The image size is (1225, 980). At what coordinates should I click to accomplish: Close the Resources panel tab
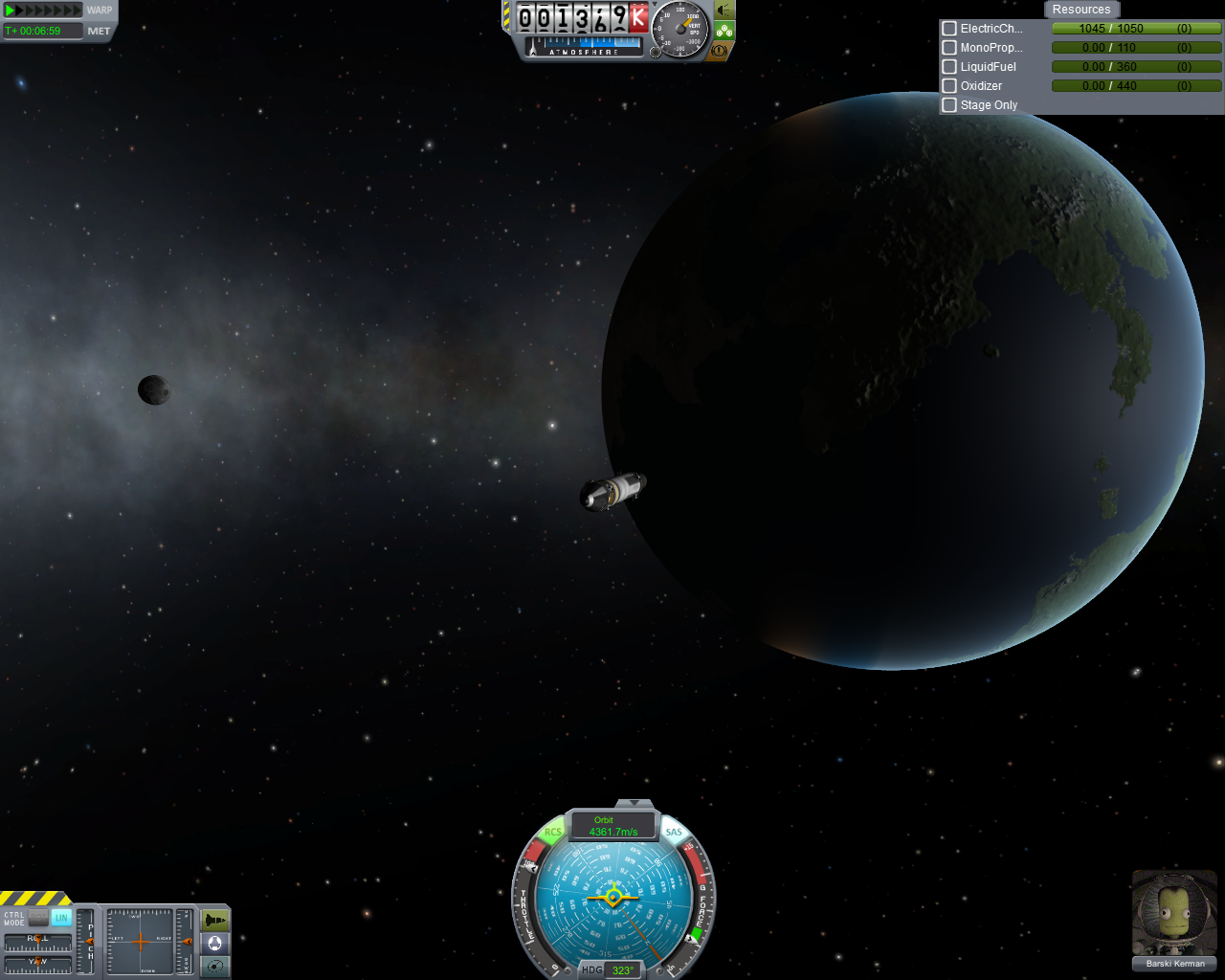[1081, 10]
